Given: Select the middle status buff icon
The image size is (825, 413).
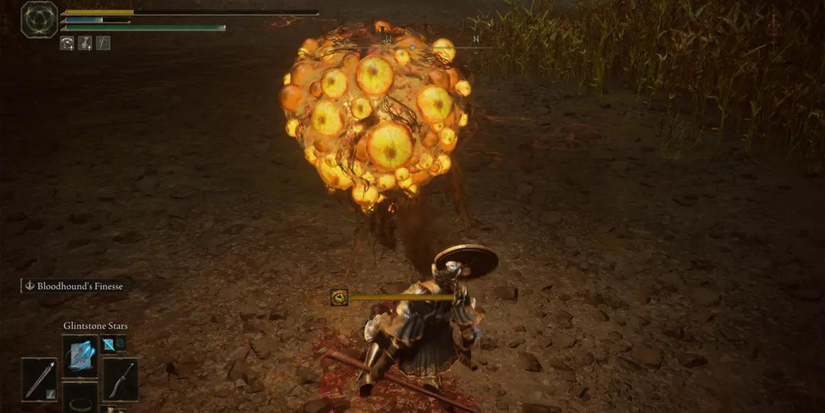Looking at the screenshot, I should [x=85, y=43].
